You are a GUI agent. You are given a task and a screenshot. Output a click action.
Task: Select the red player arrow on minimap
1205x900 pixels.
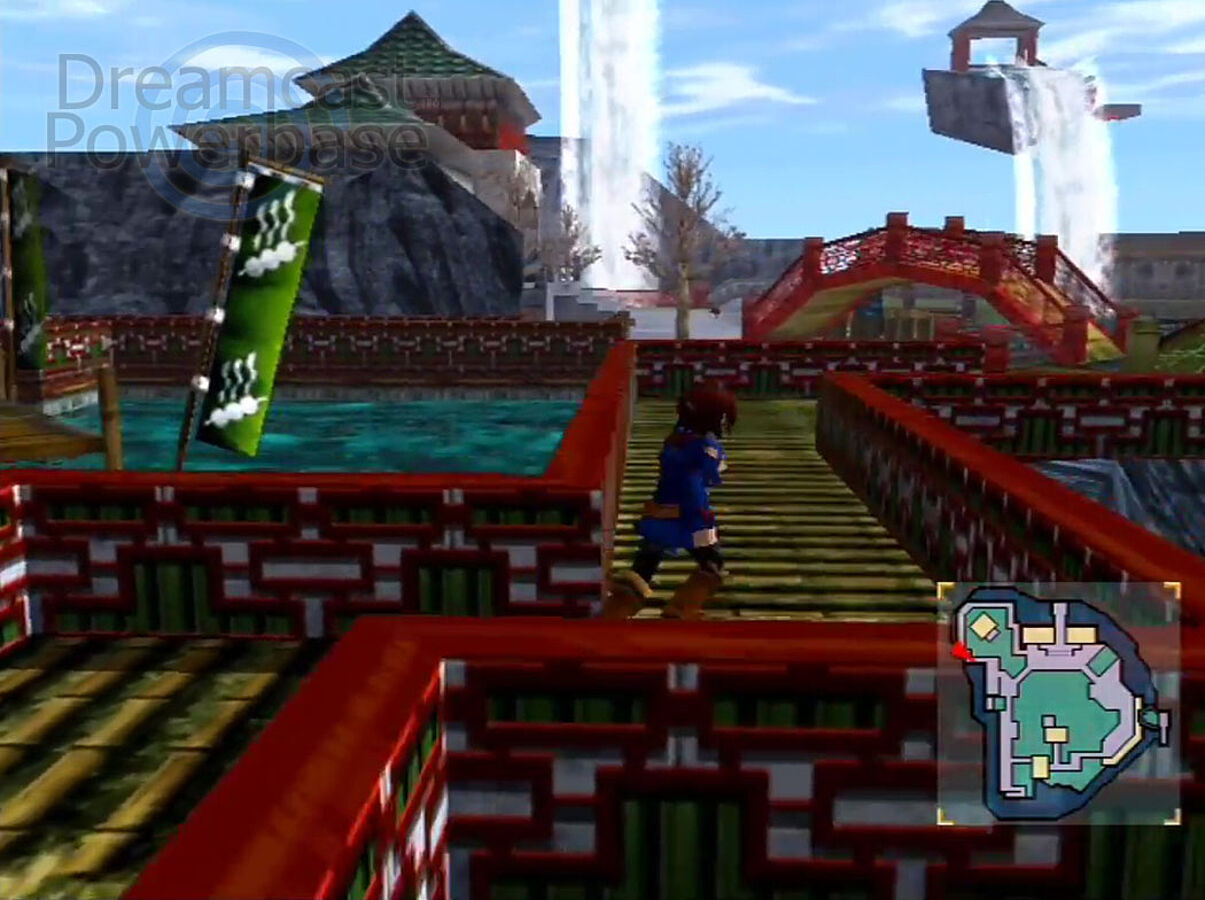(x=961, y=652)
